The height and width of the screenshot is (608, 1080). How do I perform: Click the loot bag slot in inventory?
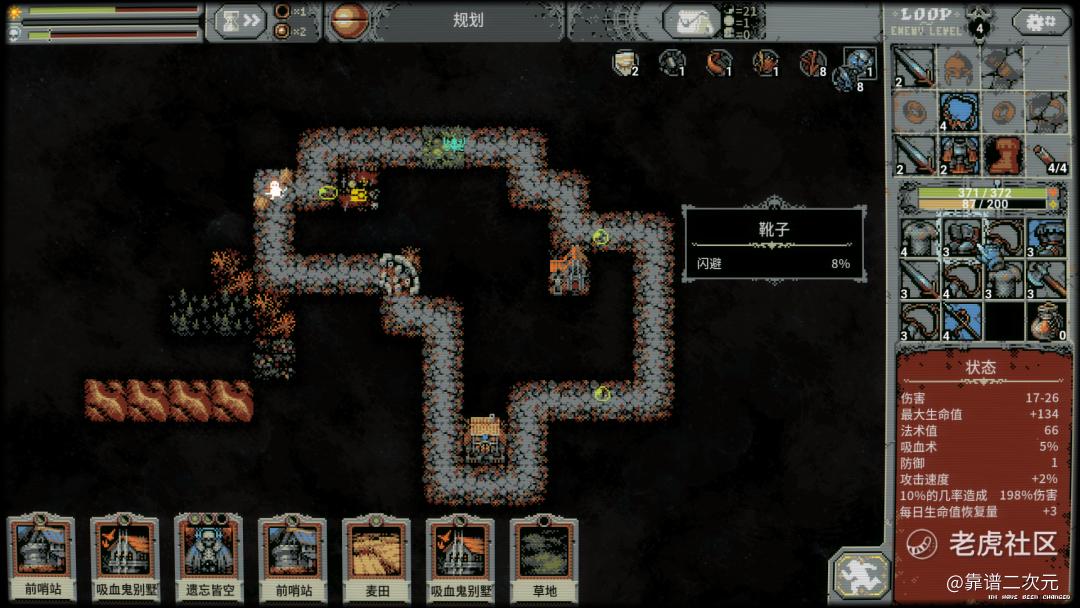pyautogui.click(x=1046, y=321)
